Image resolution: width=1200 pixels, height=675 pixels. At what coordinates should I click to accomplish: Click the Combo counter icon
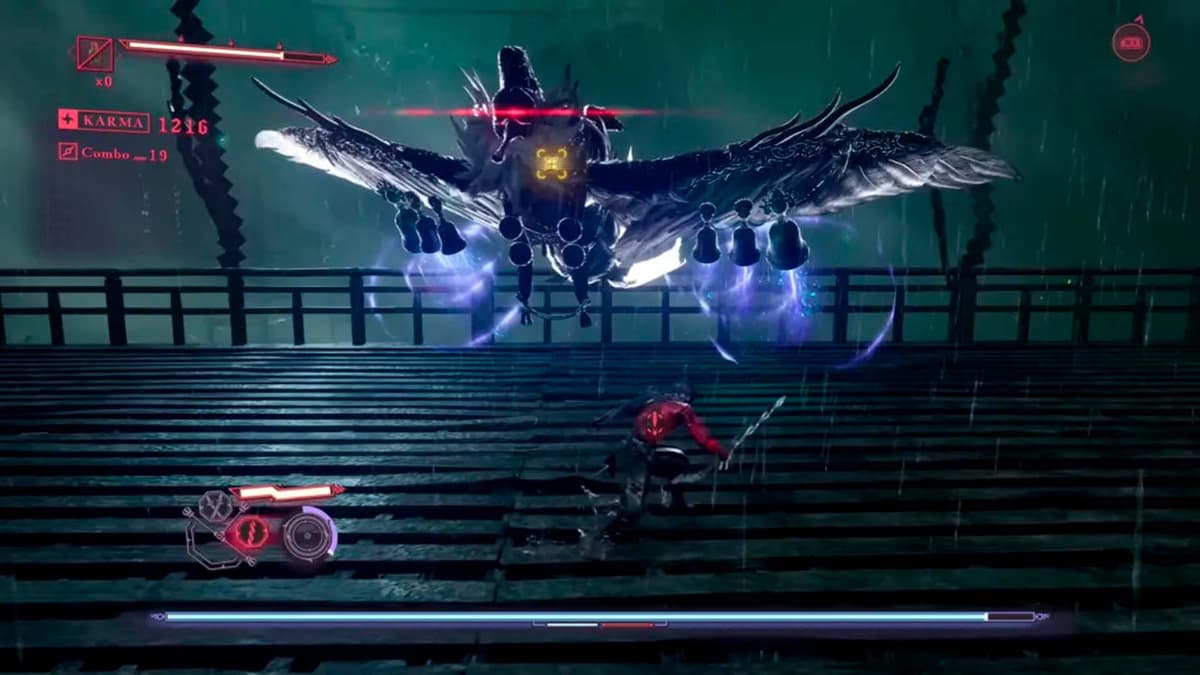click(68, 152)
